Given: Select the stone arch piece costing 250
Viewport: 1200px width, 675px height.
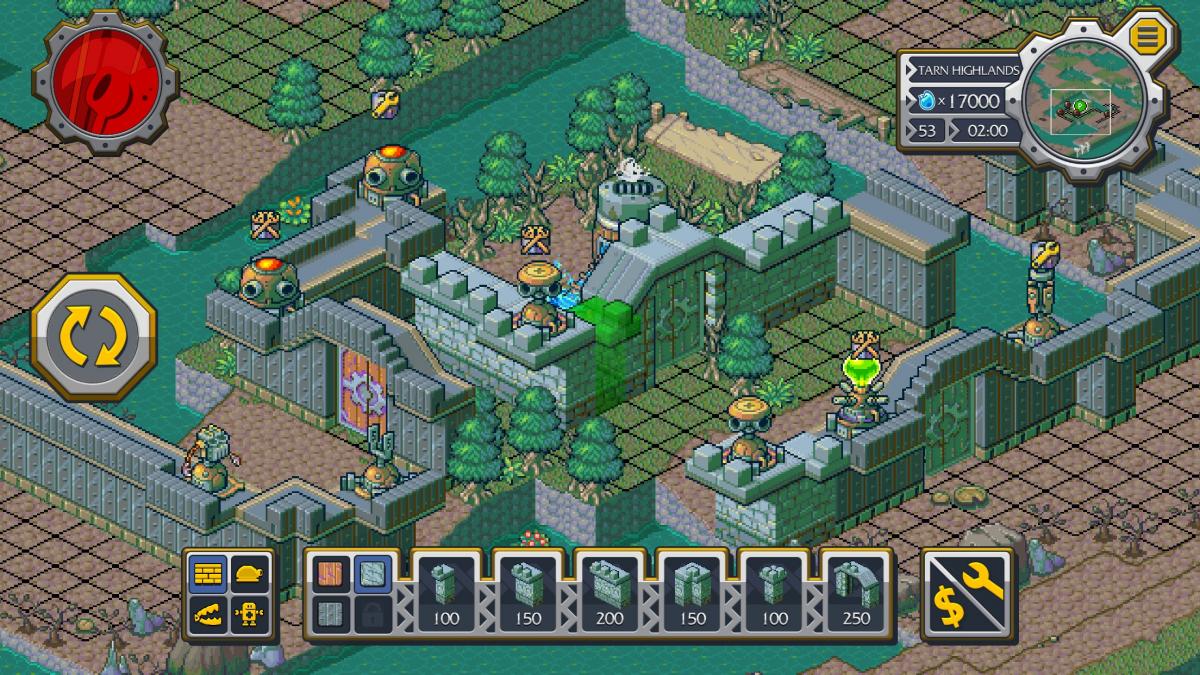Looking at the screenshot, I should coord(856,595).
